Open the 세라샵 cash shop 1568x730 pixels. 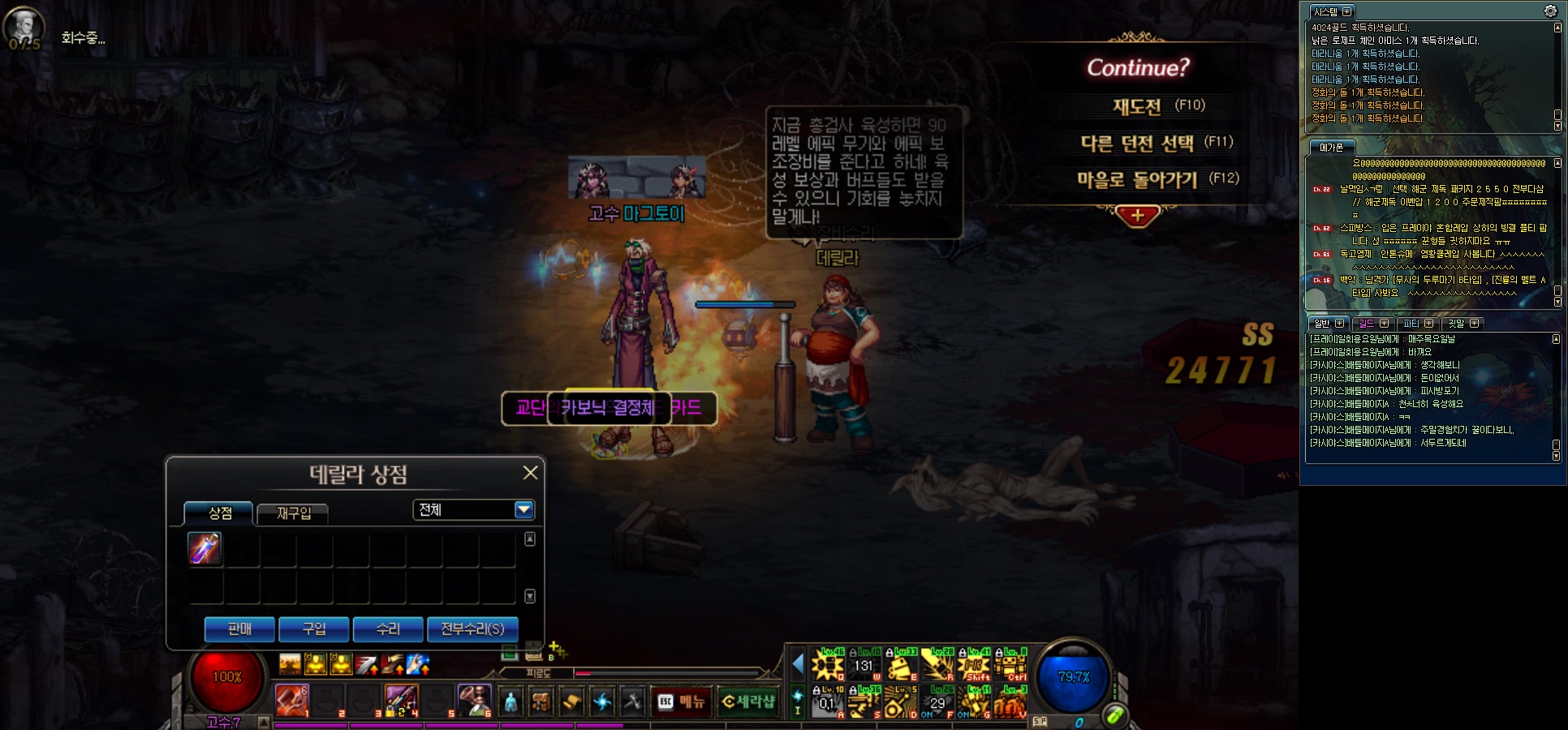pyautogui.click(x=747, y=702)
